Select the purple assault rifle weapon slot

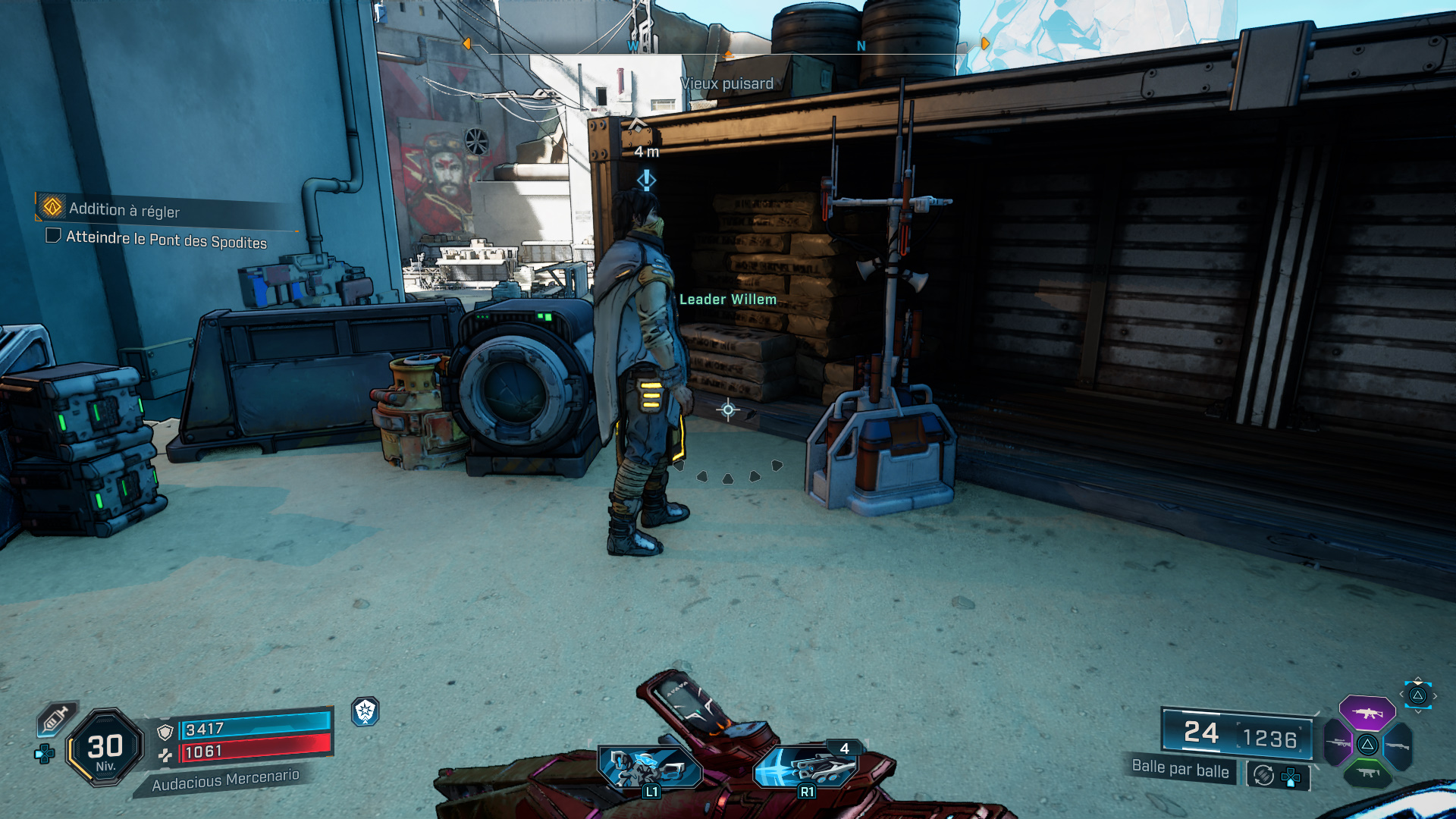point(1367,713)
